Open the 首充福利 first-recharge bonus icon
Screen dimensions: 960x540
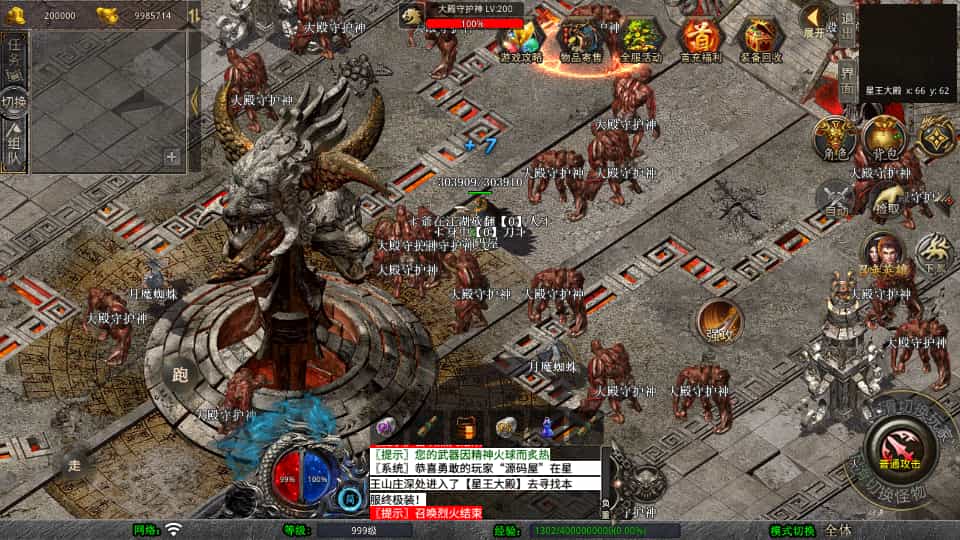pyautogui.click(x=700, y=40)
